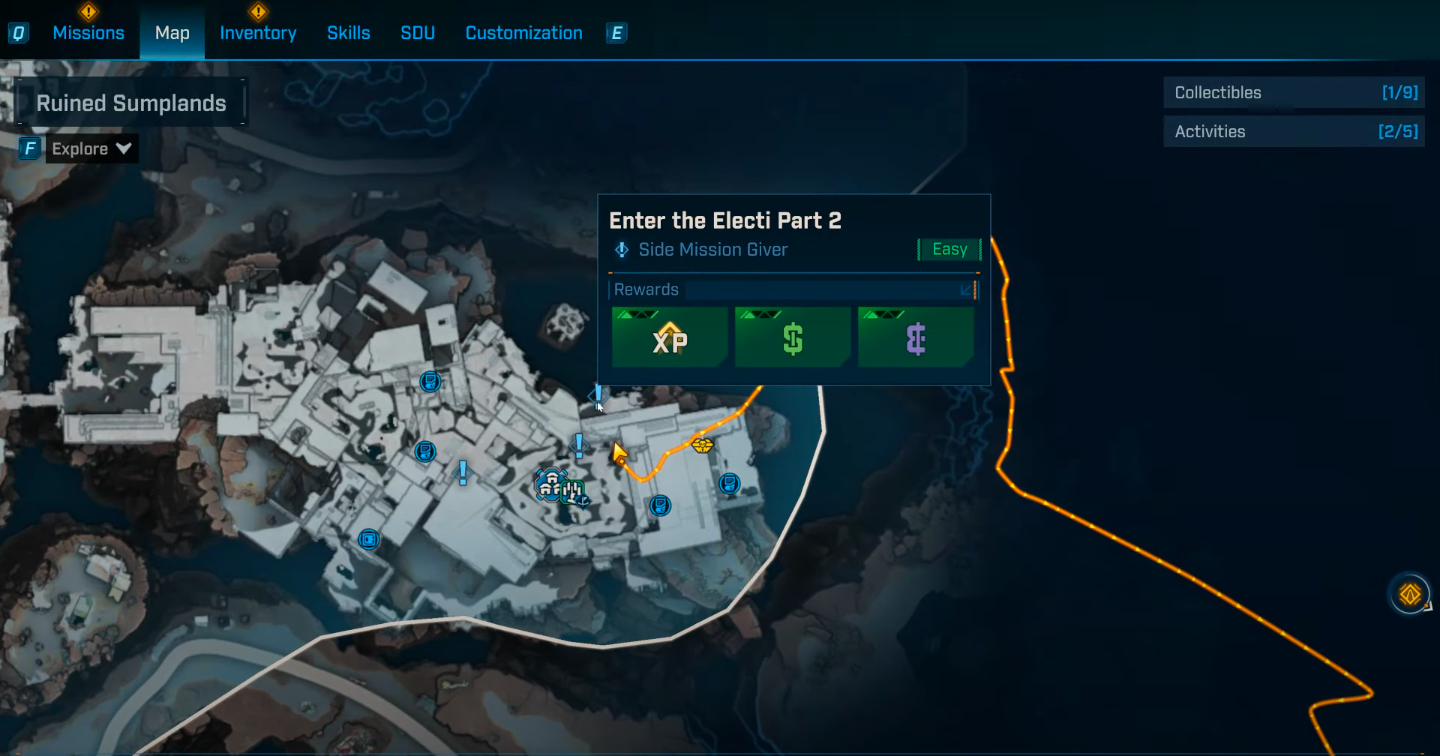This screenshot has width=1440, height=756.
Task: Open the SDU tab
Action: click(417, 33)
